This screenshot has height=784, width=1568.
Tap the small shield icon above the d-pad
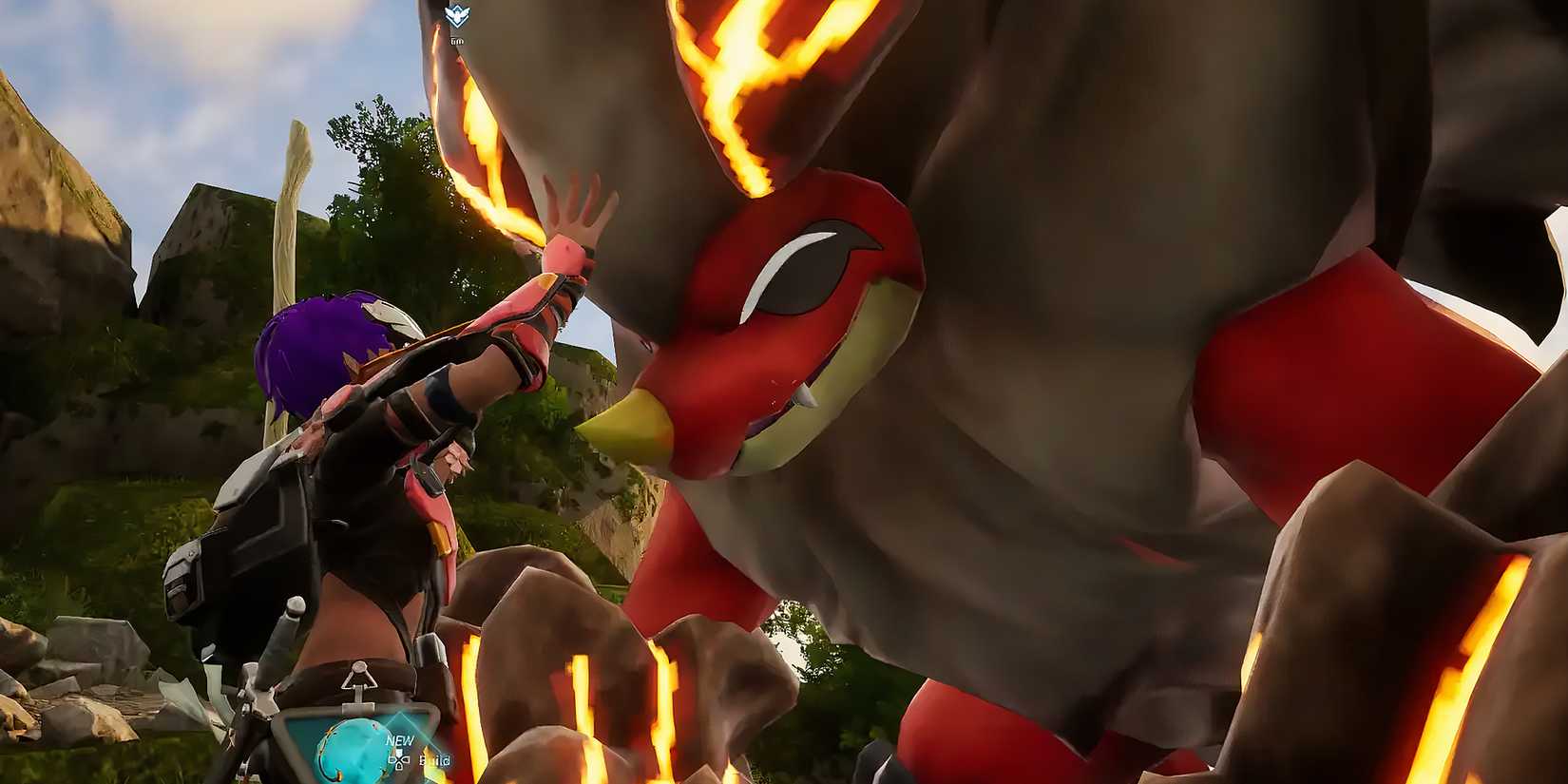pyautogui.click(x=398, y=752)
